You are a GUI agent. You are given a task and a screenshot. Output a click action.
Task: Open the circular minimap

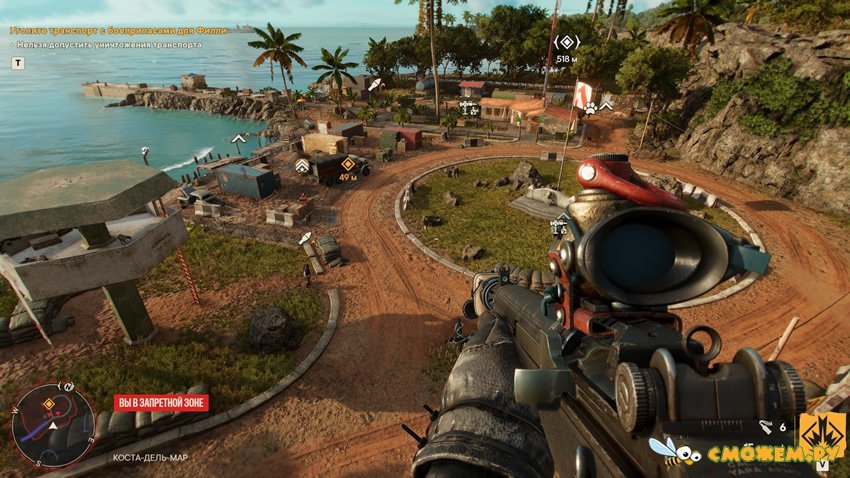53,424
